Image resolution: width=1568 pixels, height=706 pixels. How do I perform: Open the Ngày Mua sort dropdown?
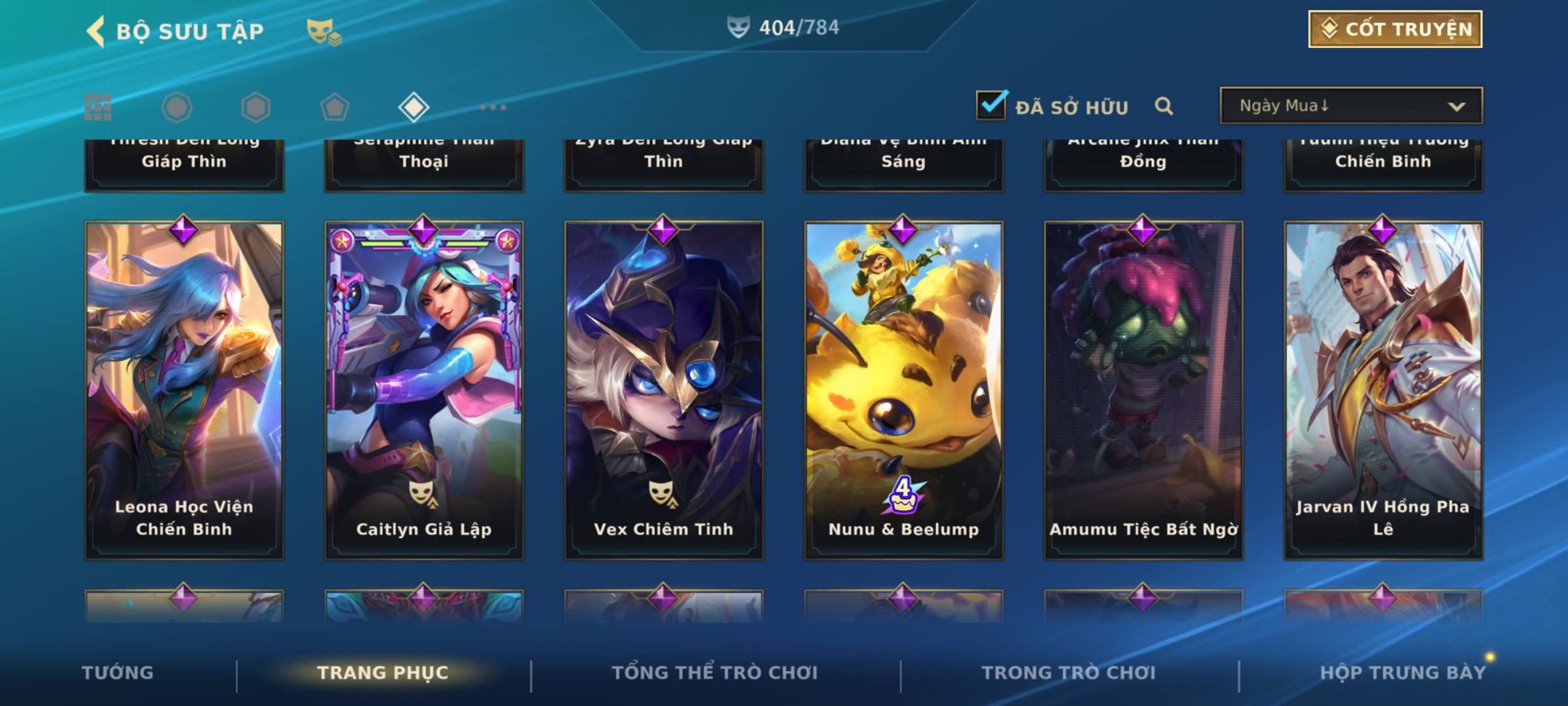pos(1350,106)
